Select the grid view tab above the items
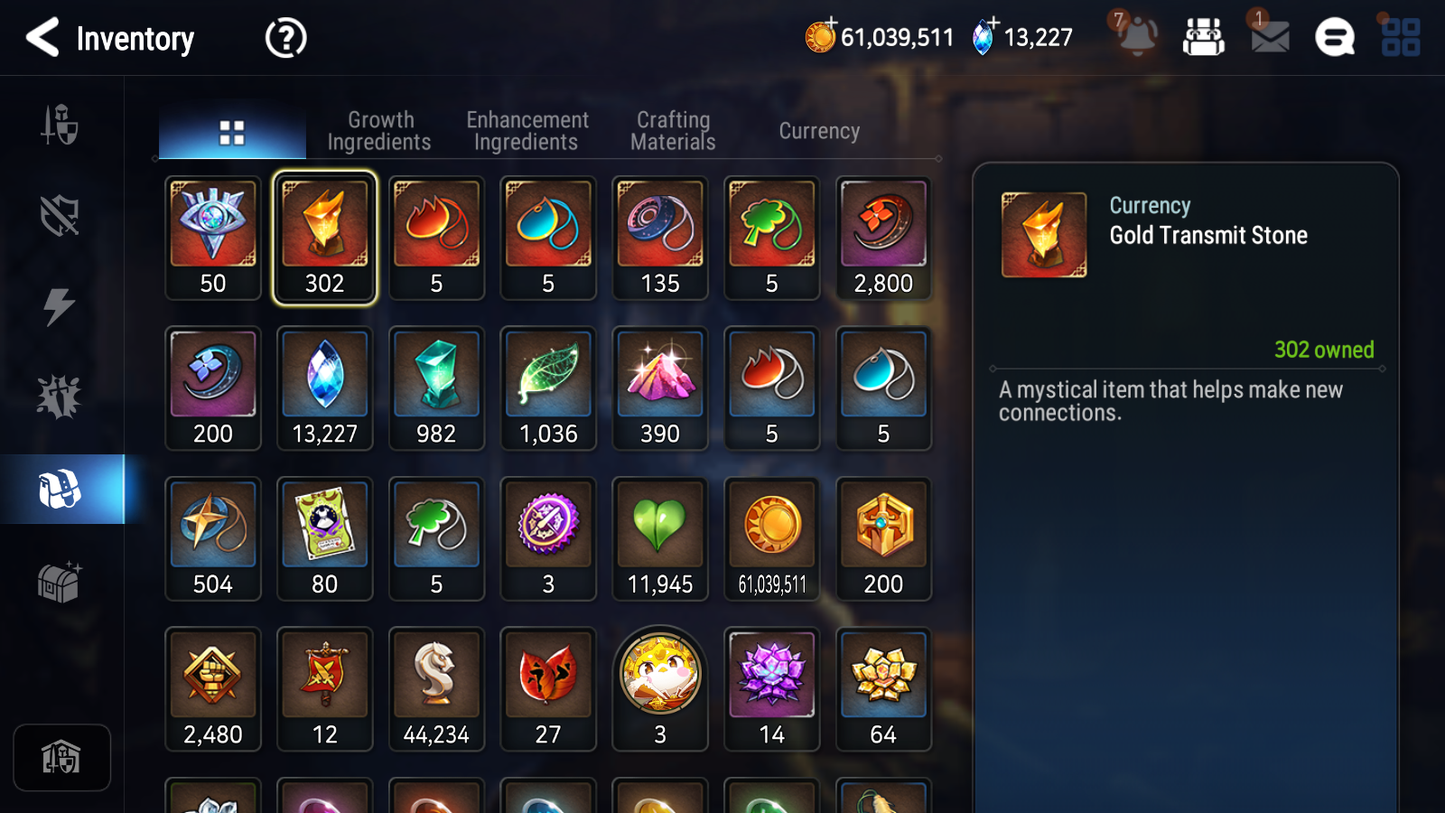The width and height of the screenshot is (1445, 813). coord(232,130)
